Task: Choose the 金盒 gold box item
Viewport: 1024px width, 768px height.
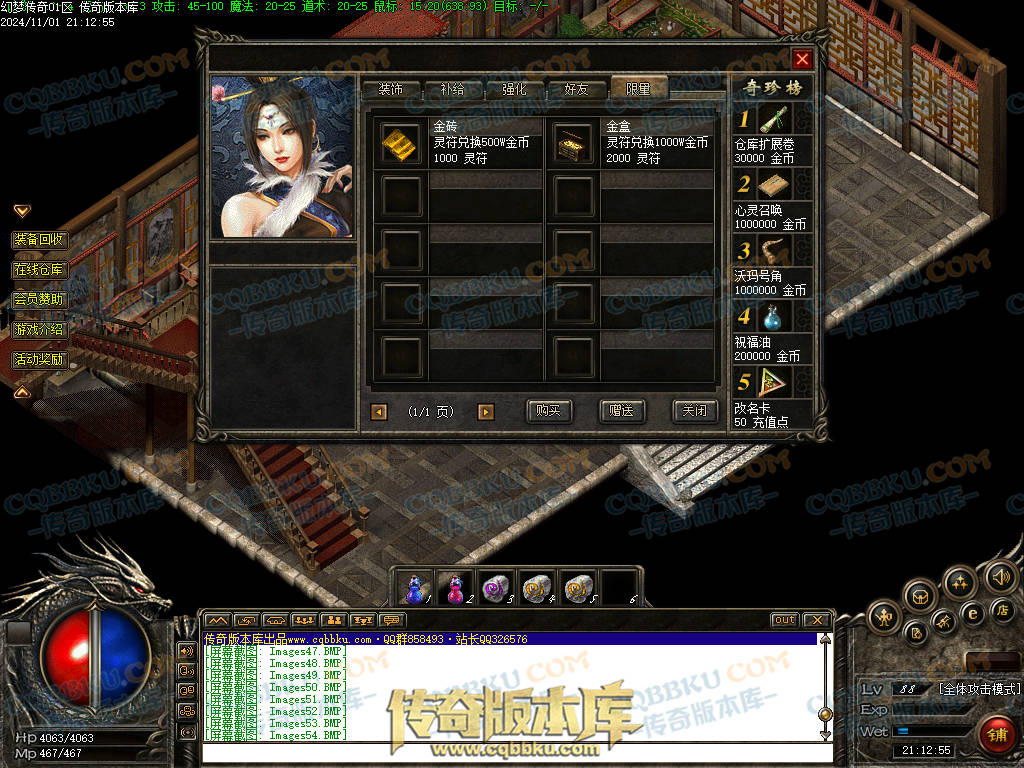Action: (573, 143)
